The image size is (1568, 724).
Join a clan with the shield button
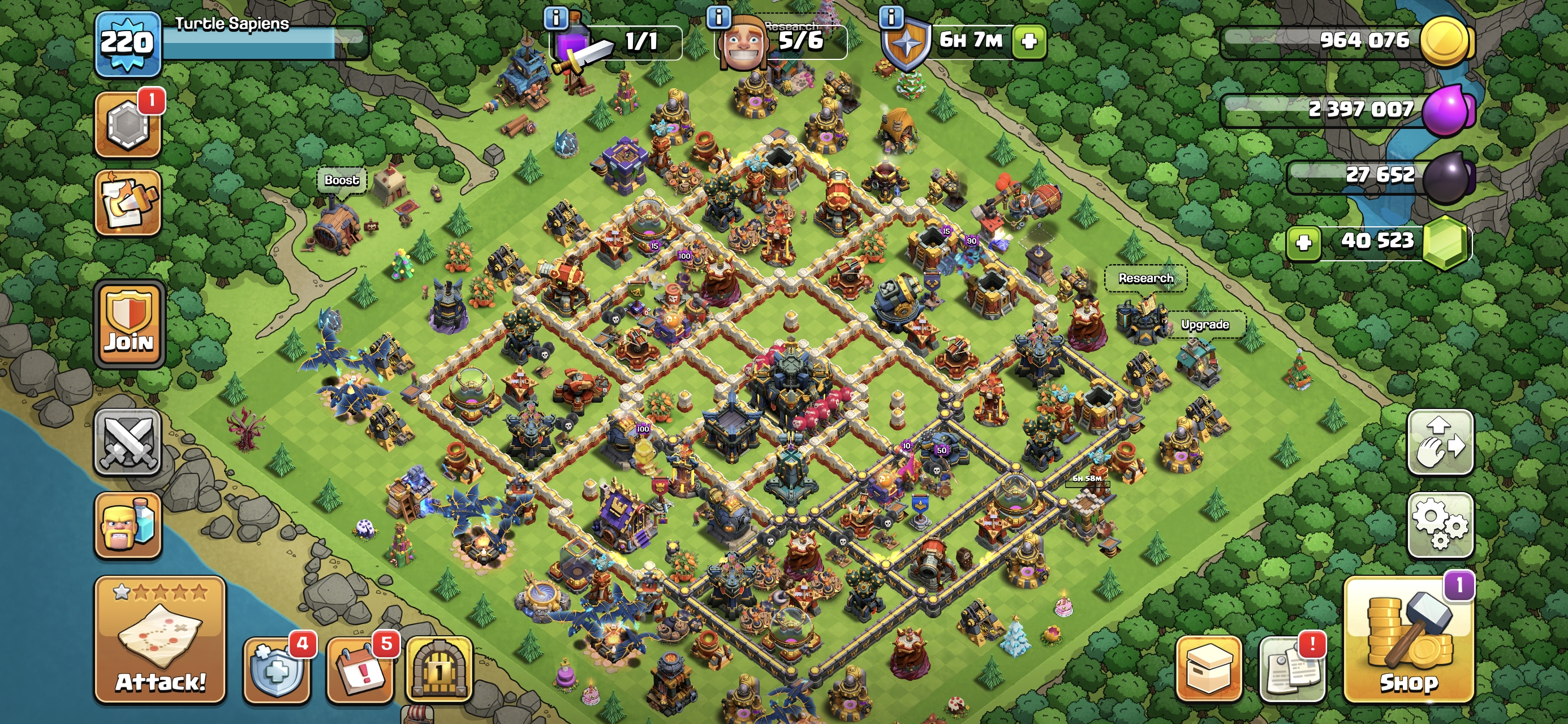pyautogui.click(x=129, y=325)
